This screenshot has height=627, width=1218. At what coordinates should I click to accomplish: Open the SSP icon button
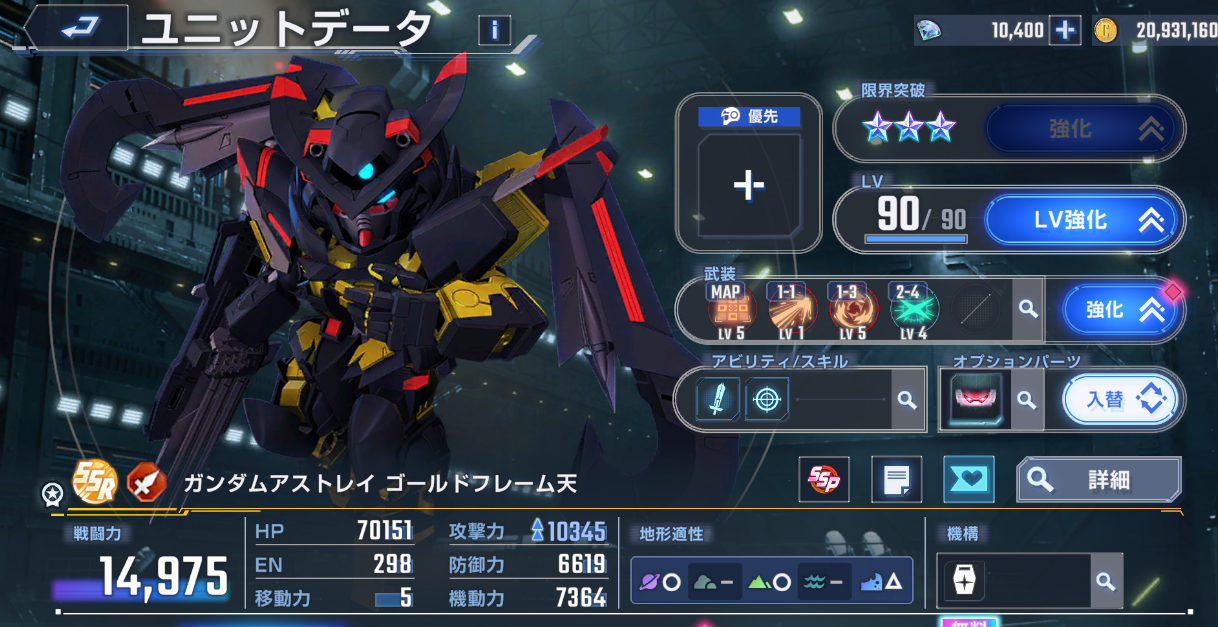click(827, 482)
